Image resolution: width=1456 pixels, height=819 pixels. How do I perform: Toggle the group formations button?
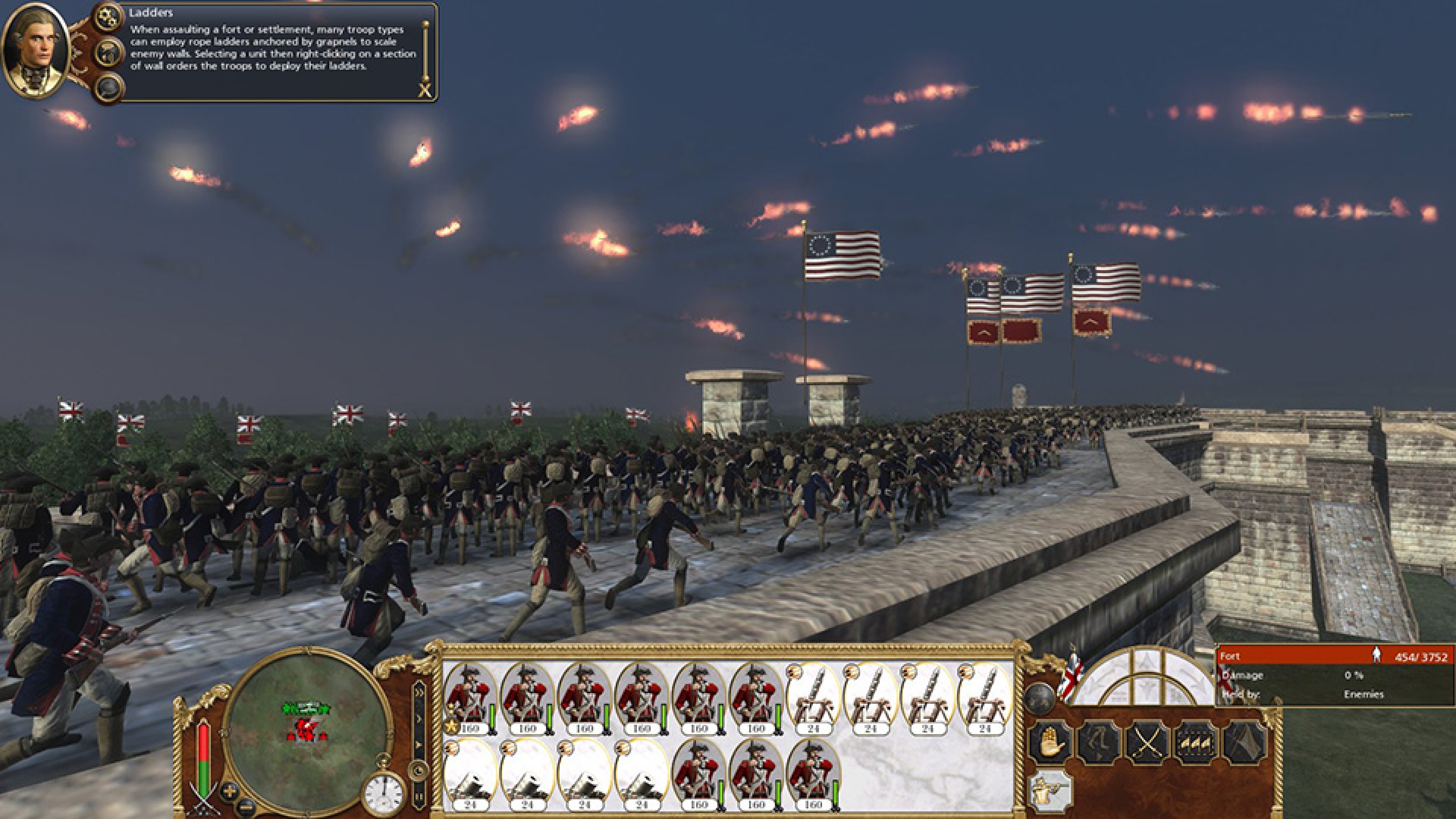click(x=1196, y=743)
